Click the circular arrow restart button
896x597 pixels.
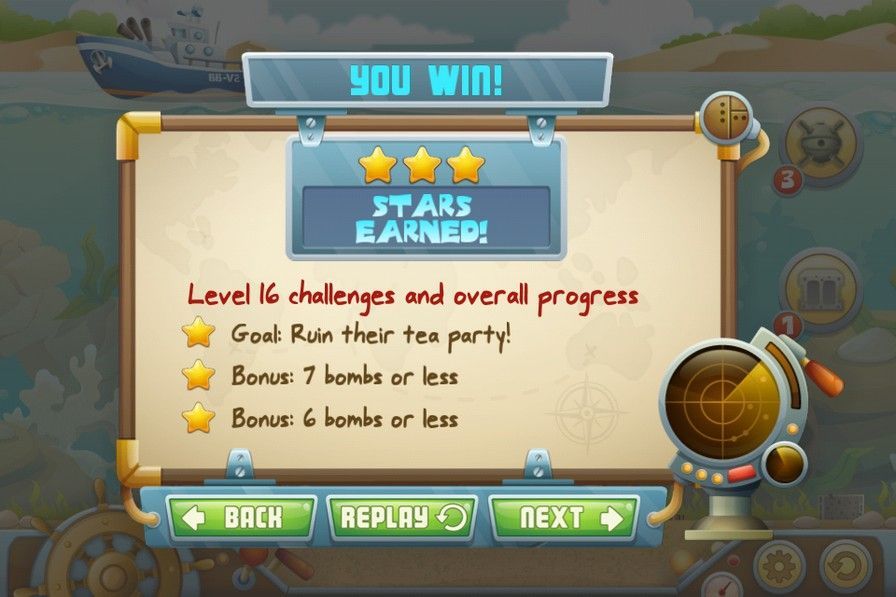[x=846, y=567]
